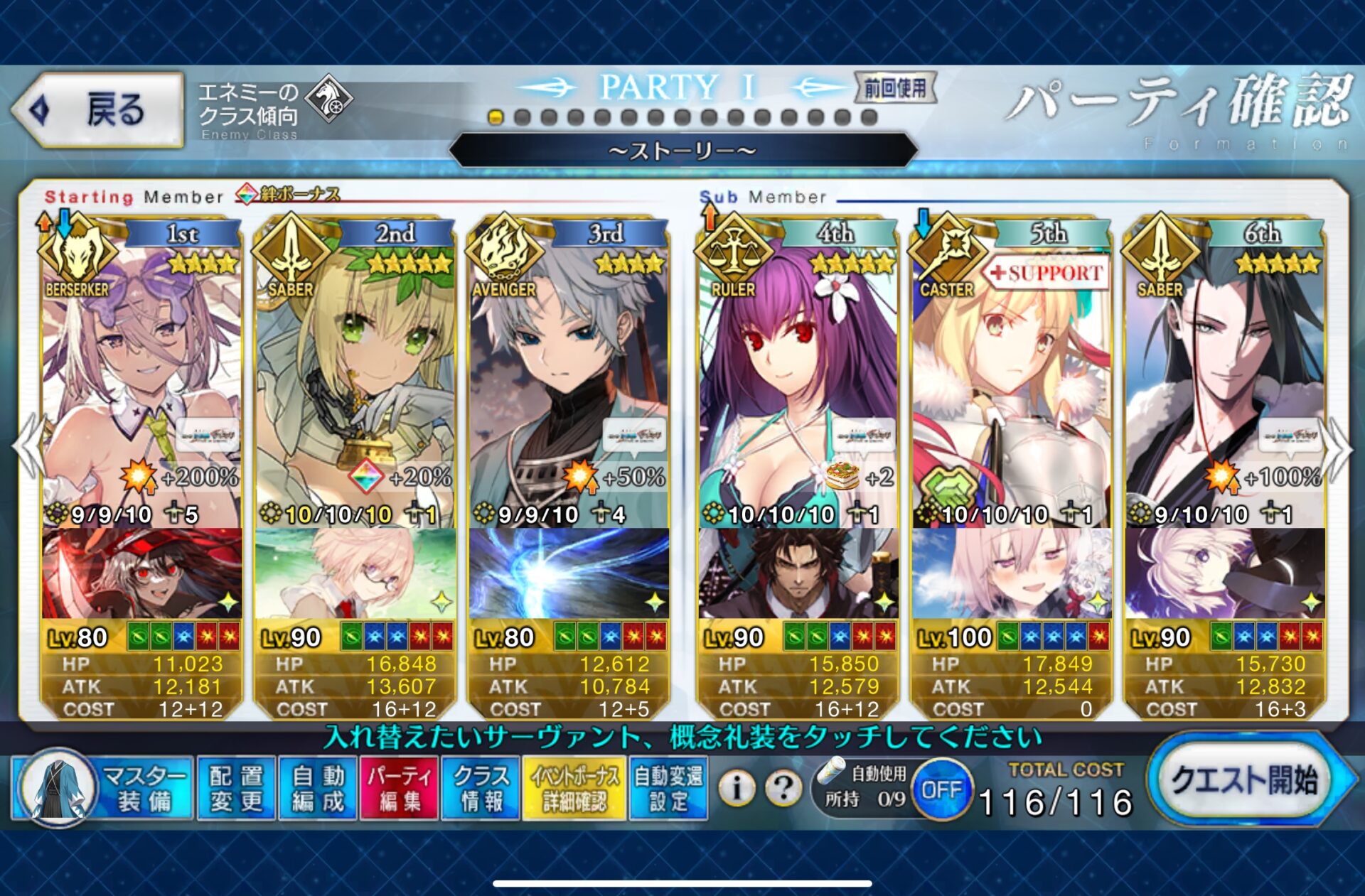Open 配置変更 formation change
Viewport: 1365px width, 896px height.
coord(236,789)
